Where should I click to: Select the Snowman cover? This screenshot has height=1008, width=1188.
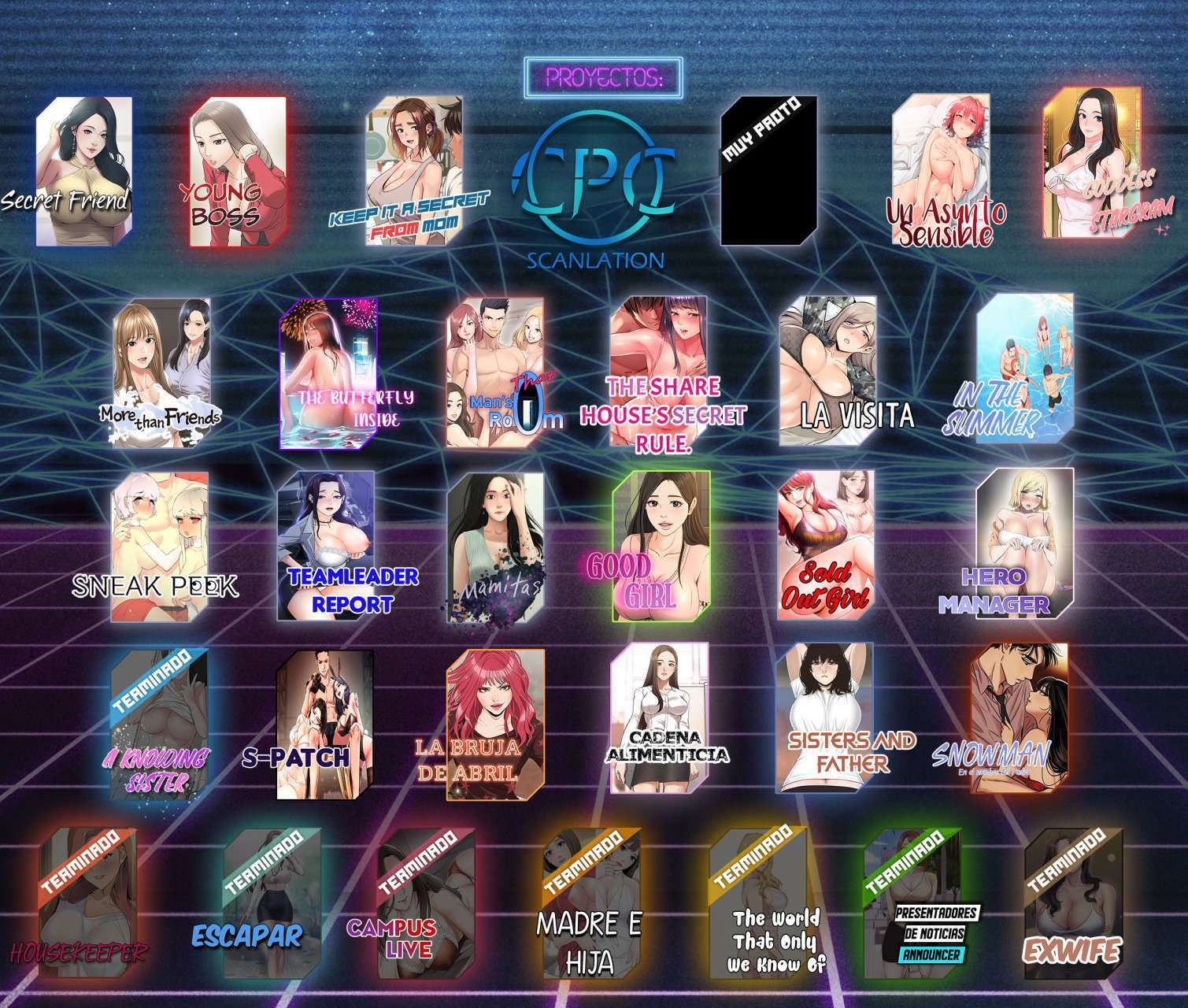tap(1019, 717)
